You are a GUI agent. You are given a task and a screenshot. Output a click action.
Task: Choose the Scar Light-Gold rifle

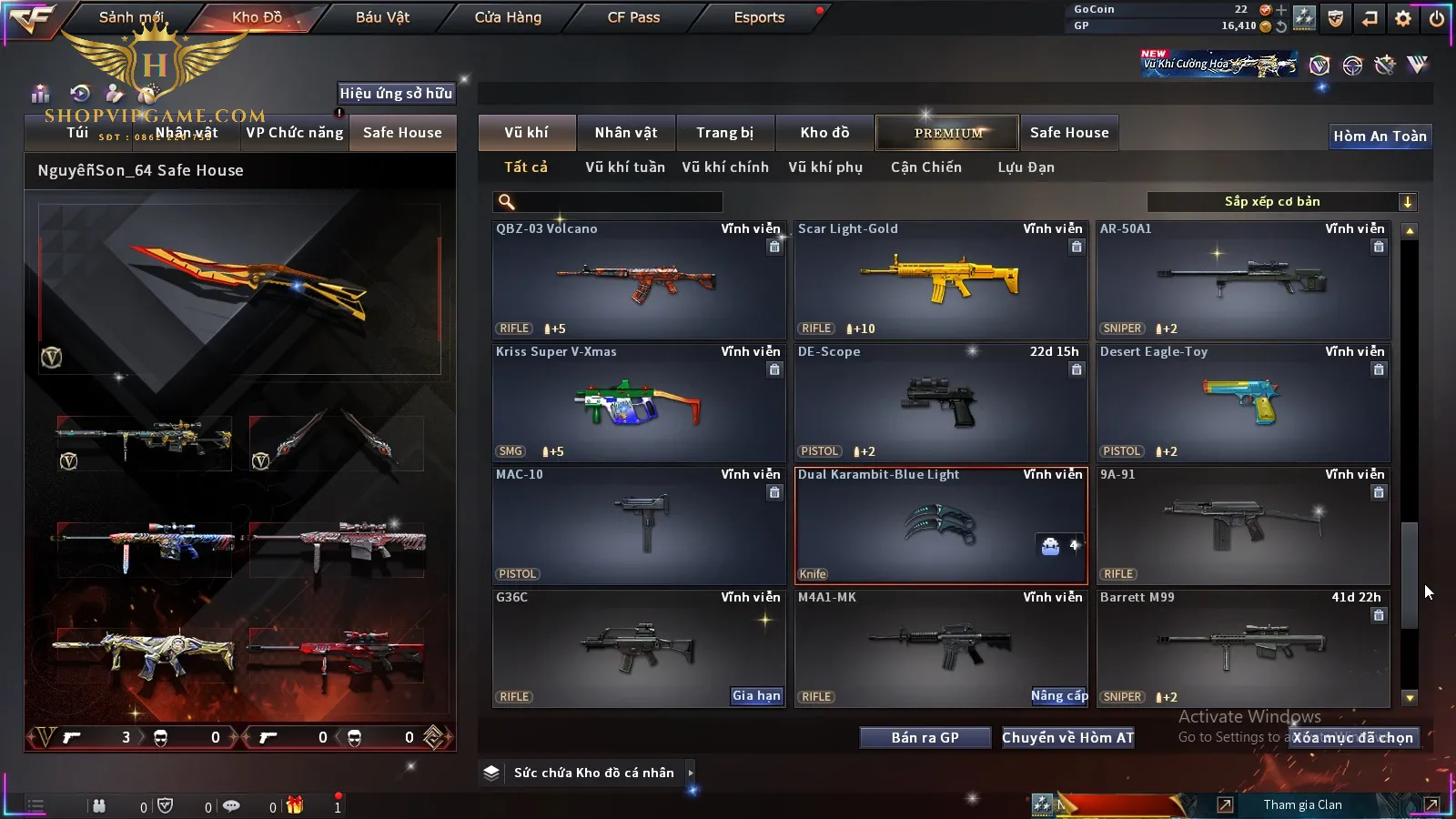(x=941, y=280)
